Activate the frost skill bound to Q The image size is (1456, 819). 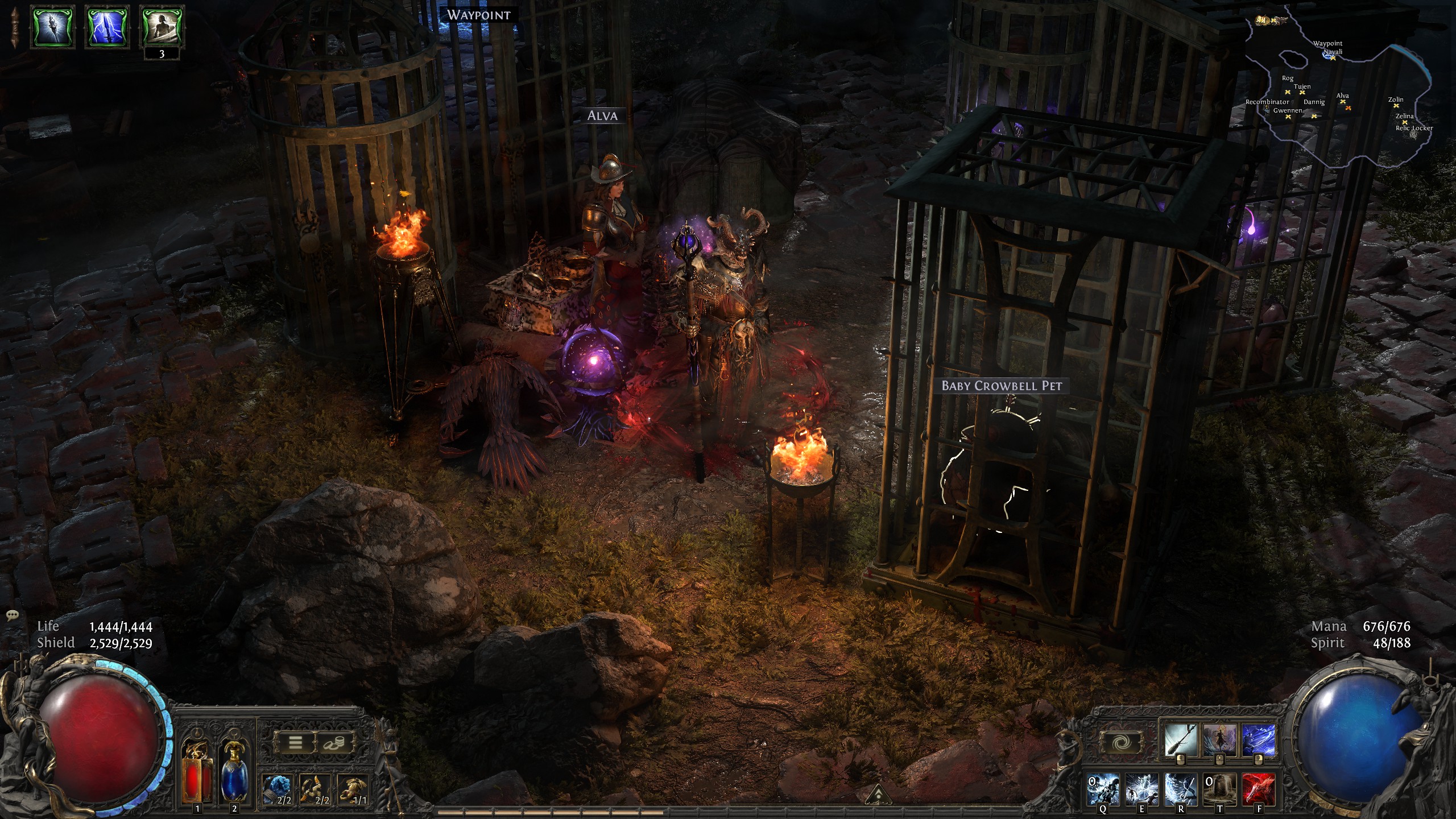click(1103, 789)
